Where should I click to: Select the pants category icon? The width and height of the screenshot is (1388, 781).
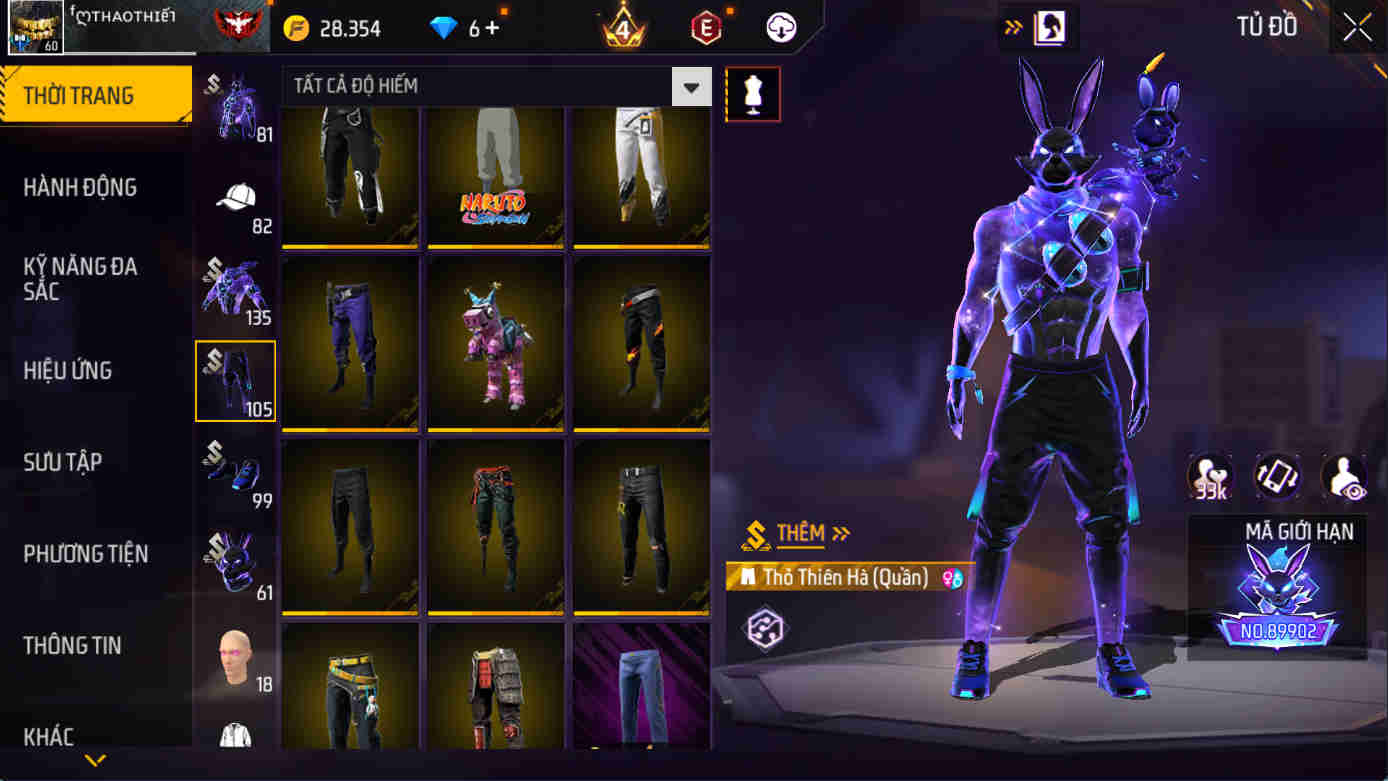[x=235, y=381]
